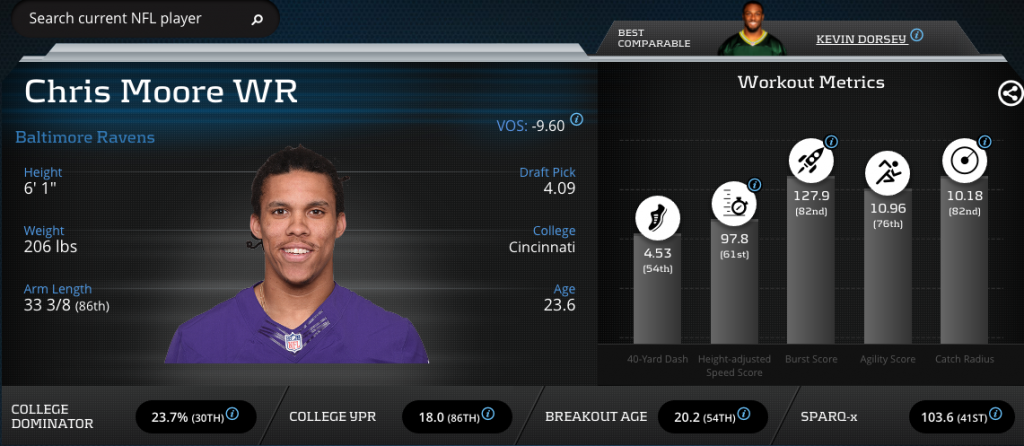Show info for College YPR stat

486,413
